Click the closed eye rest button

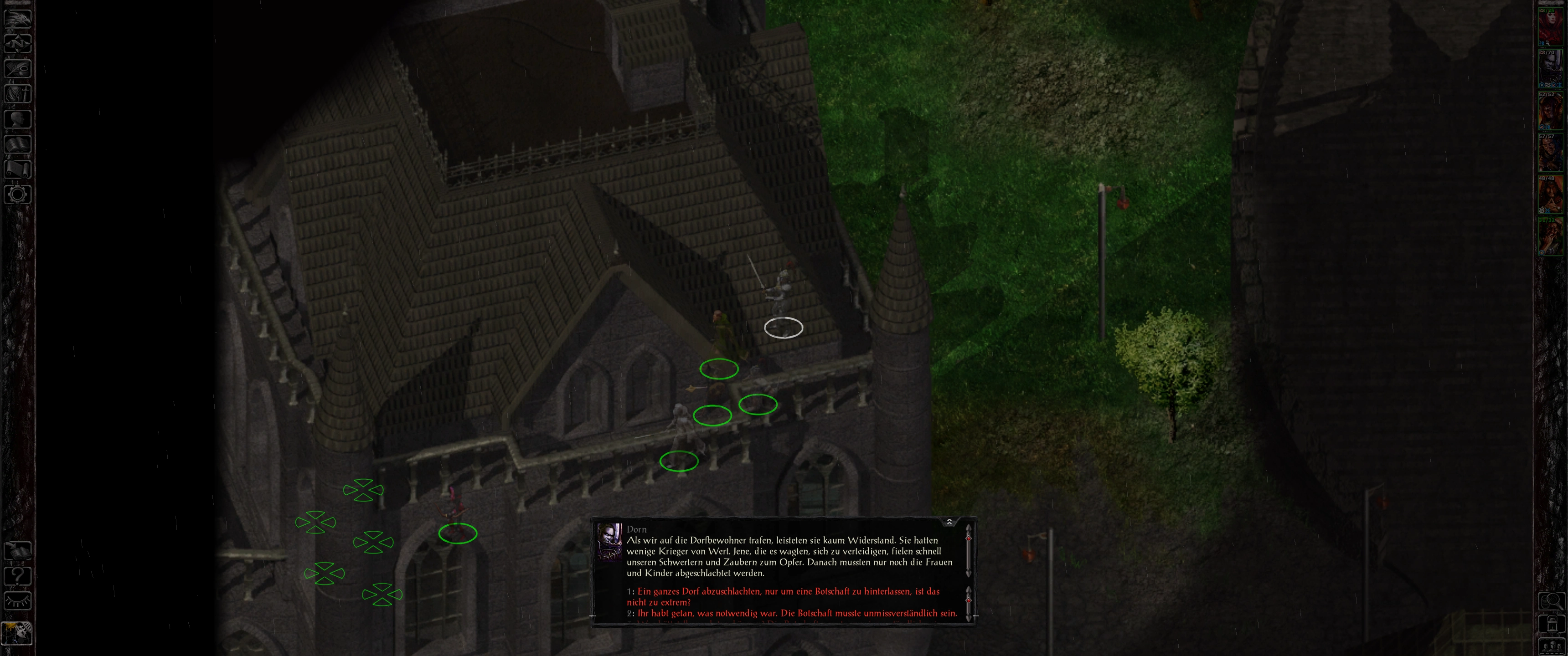tap(17, 600)
